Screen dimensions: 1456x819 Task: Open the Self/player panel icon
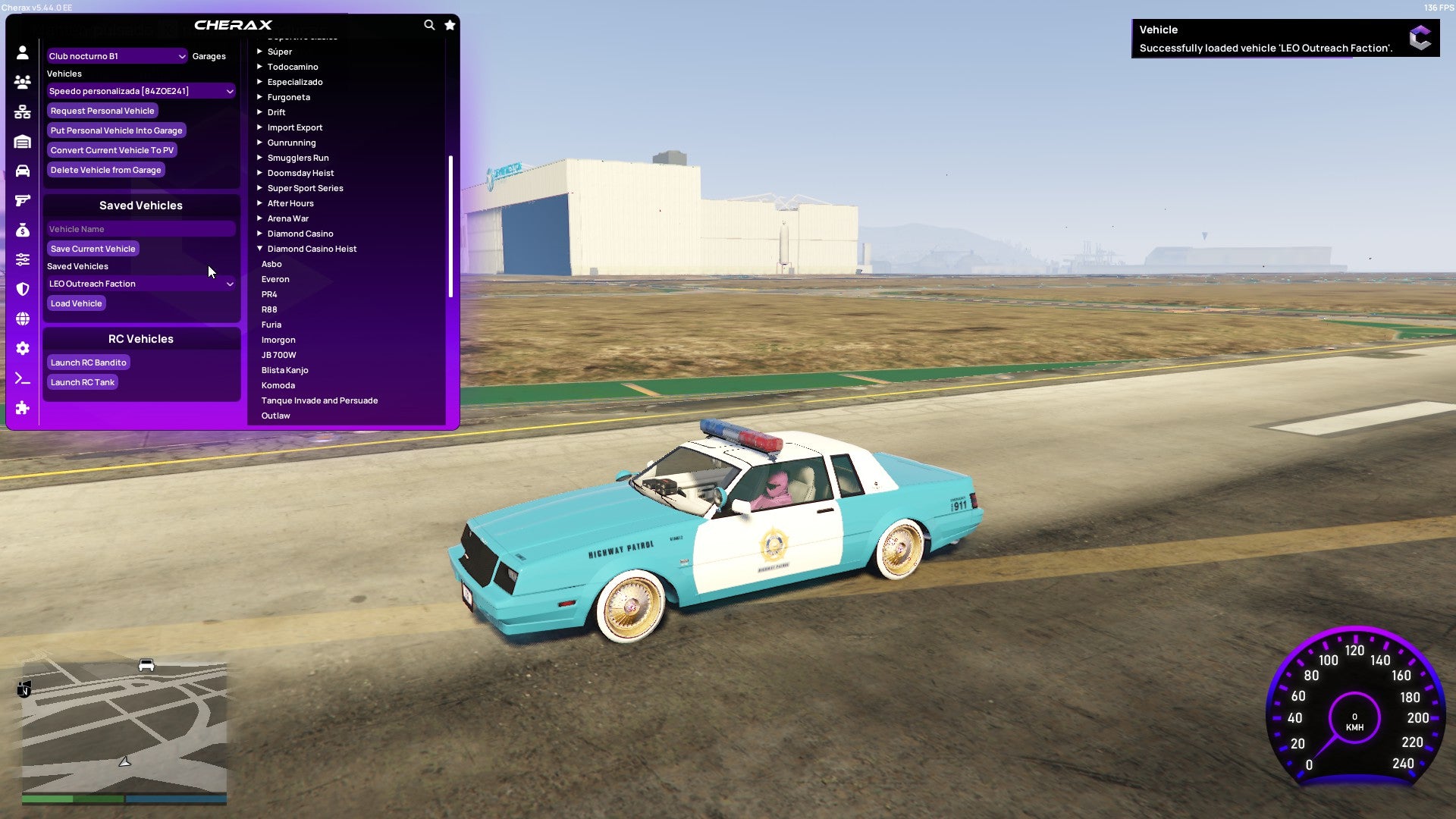point(23,54)
